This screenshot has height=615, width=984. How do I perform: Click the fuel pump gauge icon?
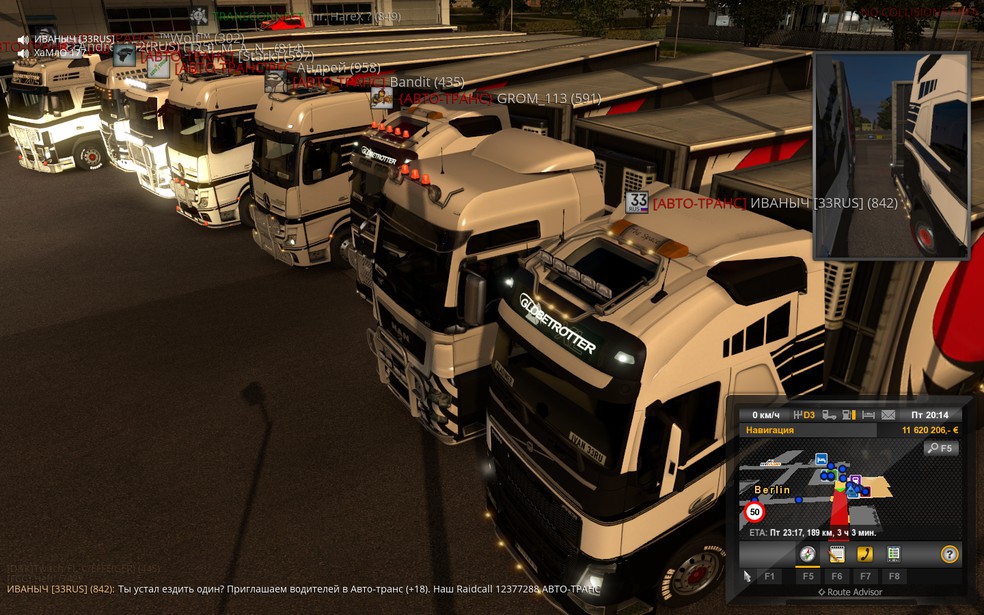pyautogui.click(x=848, y=415)
